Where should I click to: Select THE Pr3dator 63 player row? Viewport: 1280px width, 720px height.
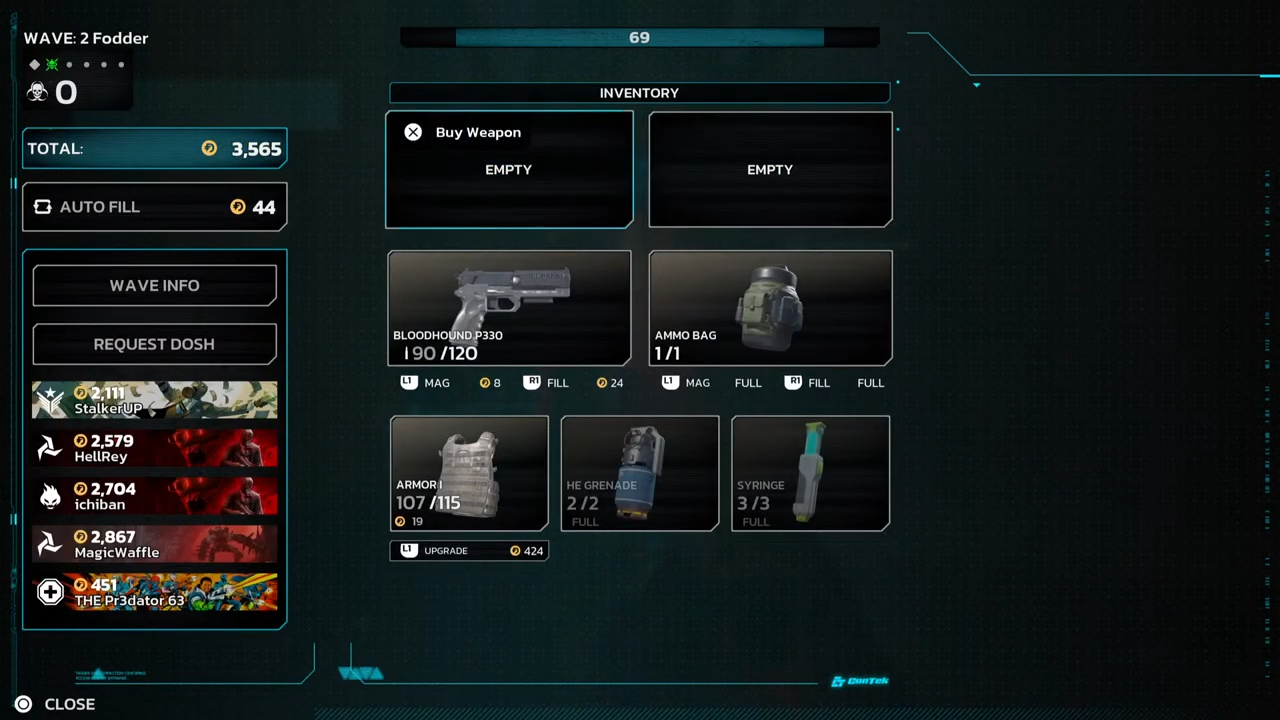click(x=155, y=592)
